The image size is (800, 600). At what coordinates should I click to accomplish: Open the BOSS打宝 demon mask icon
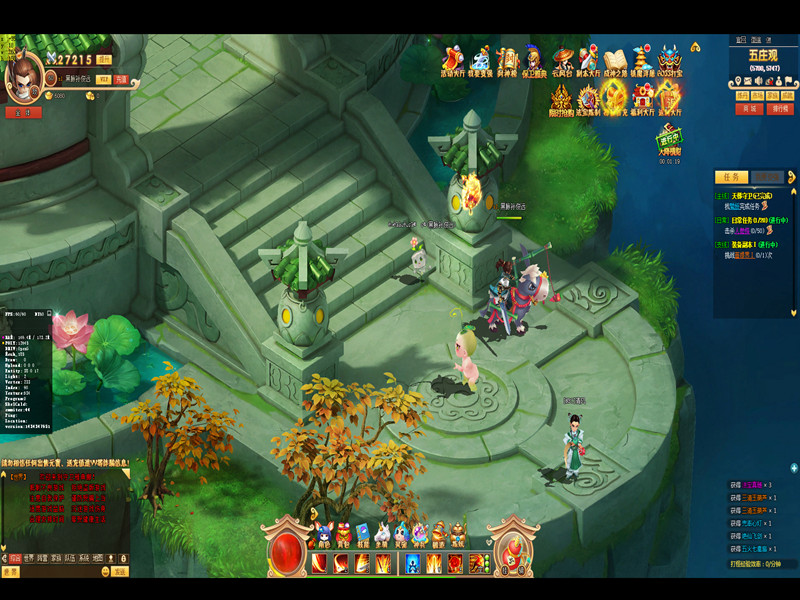coord(669,58)
